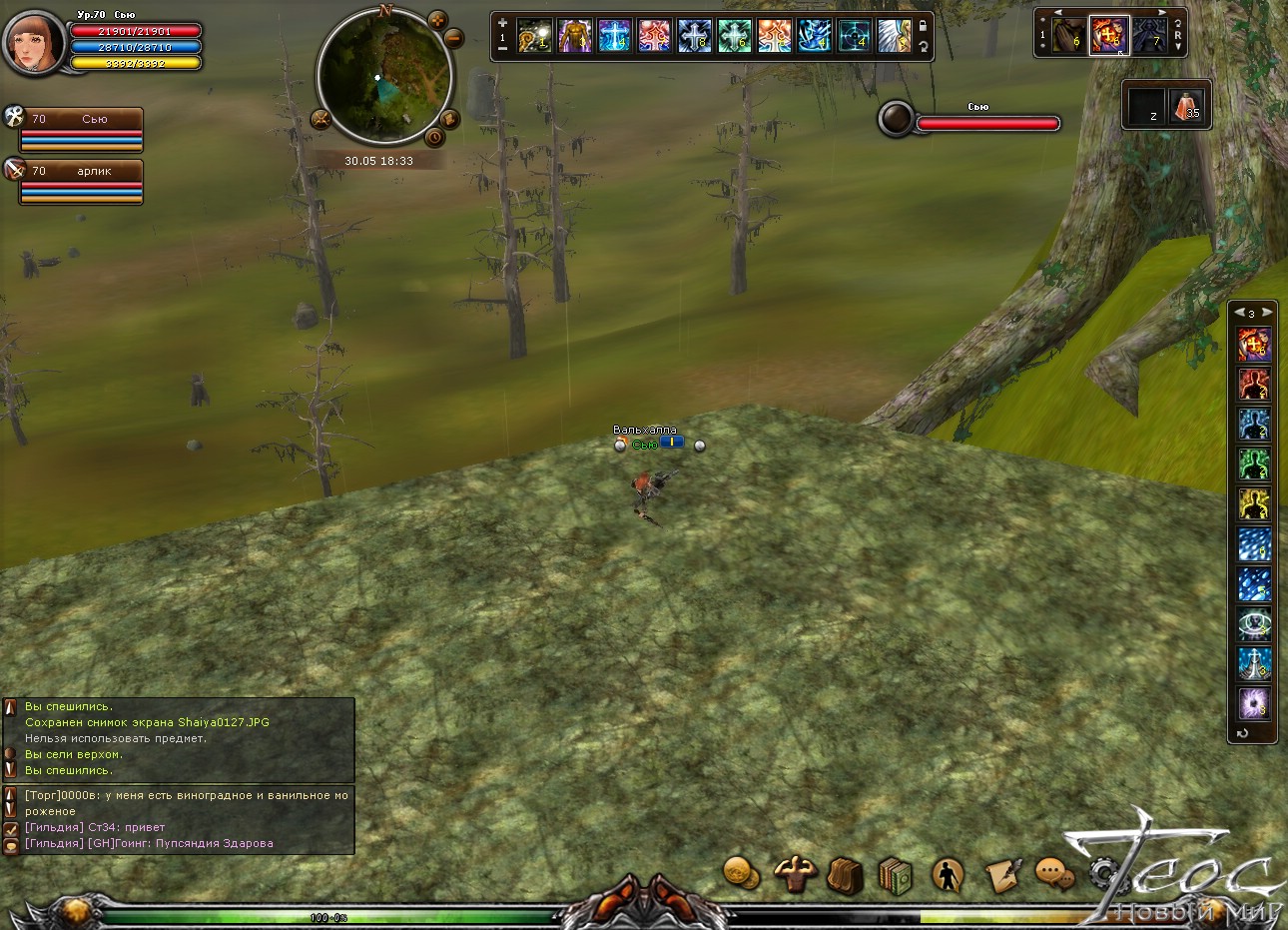Activate the golden muscular body skill
The width and height of the screenshot is (1288, 930).
(x=575, y=37)
